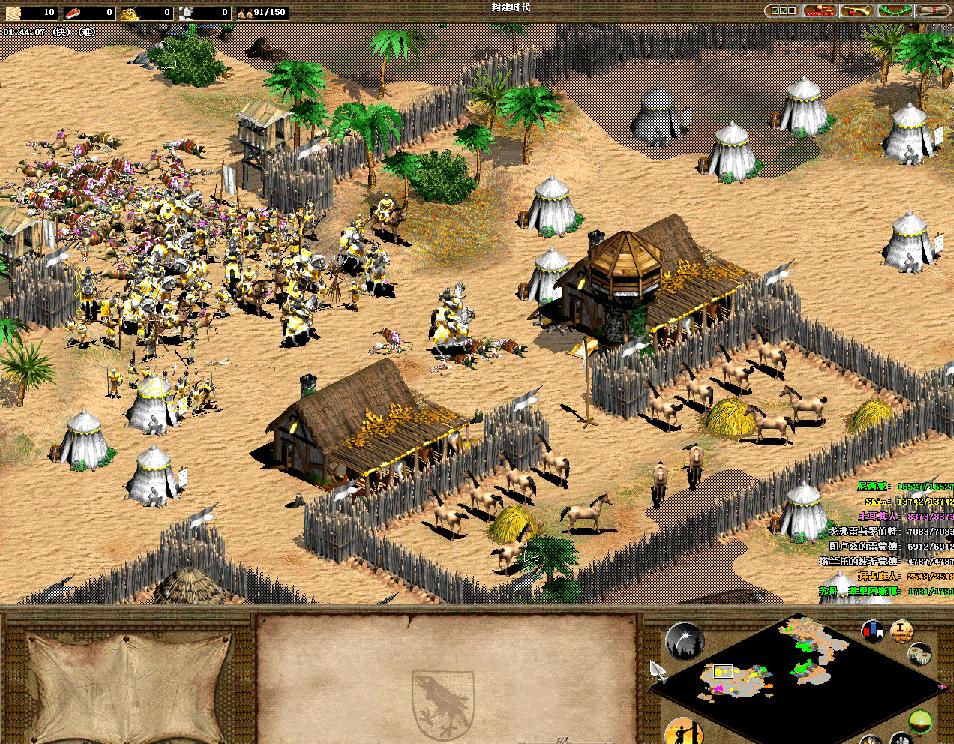Open the objectives checkbox panel button
The height and width of the screenshot is (744, 954).
pos(784,10)
